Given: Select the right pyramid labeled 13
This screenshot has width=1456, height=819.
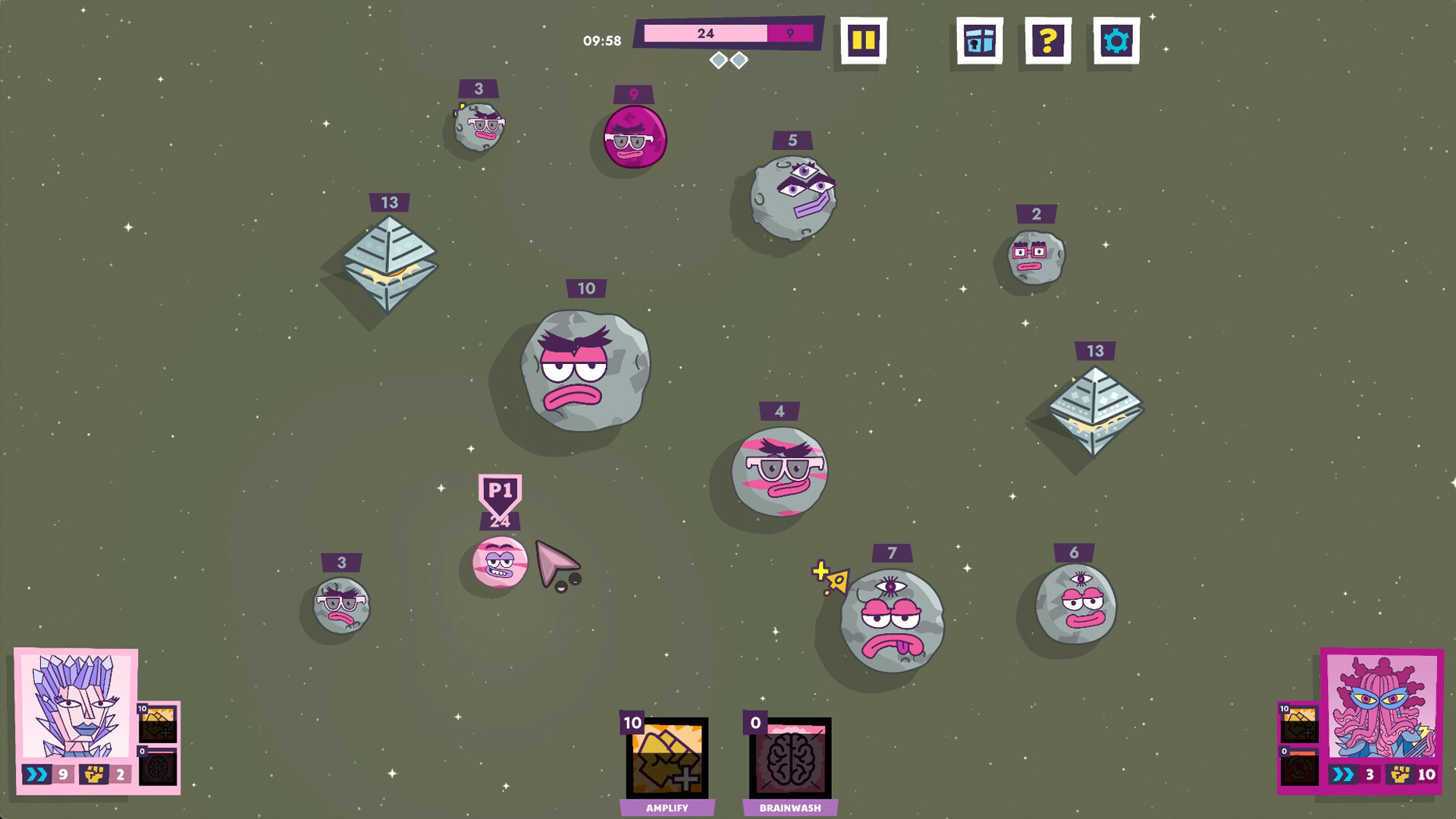Looking at the screenshot, I should point(1095,409).
